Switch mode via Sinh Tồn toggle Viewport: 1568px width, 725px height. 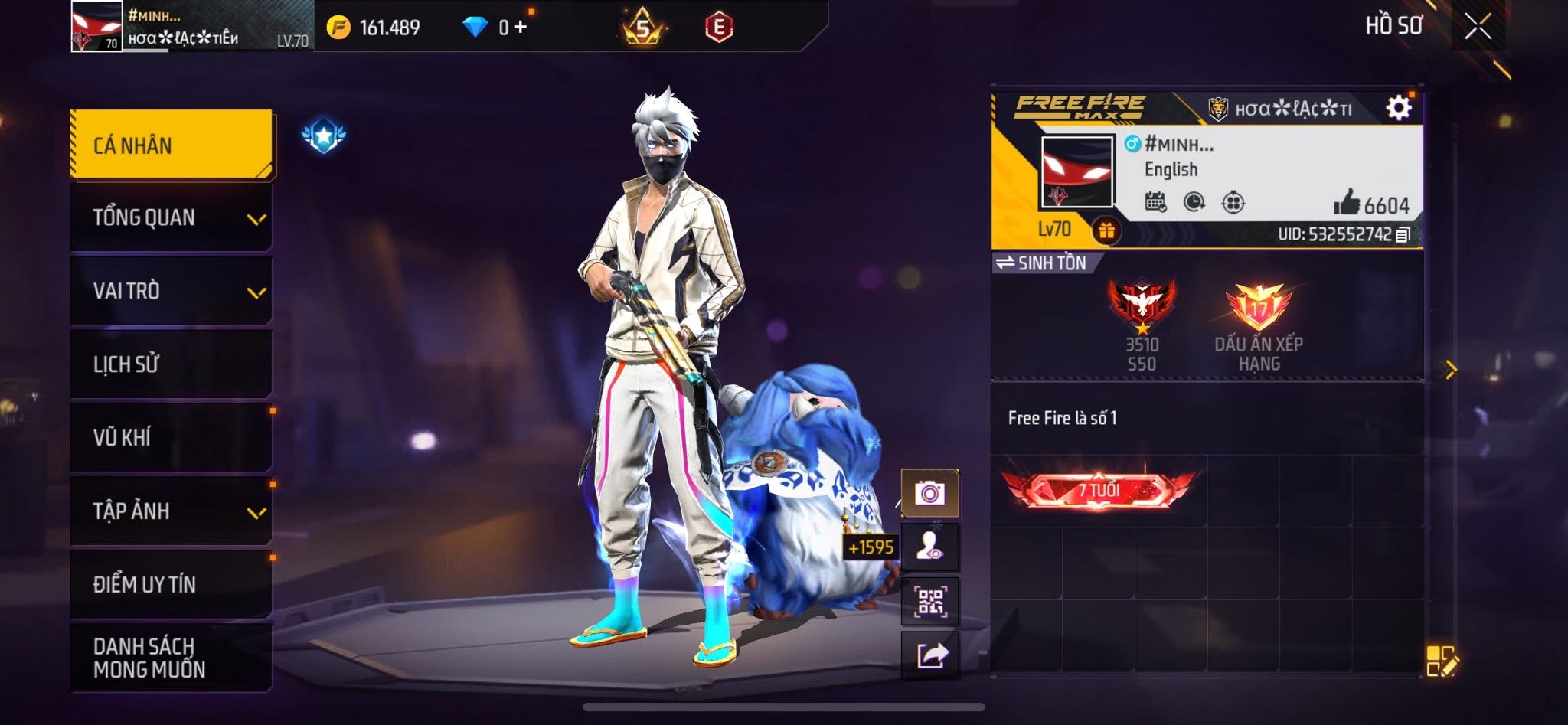tap(1042, 263)
